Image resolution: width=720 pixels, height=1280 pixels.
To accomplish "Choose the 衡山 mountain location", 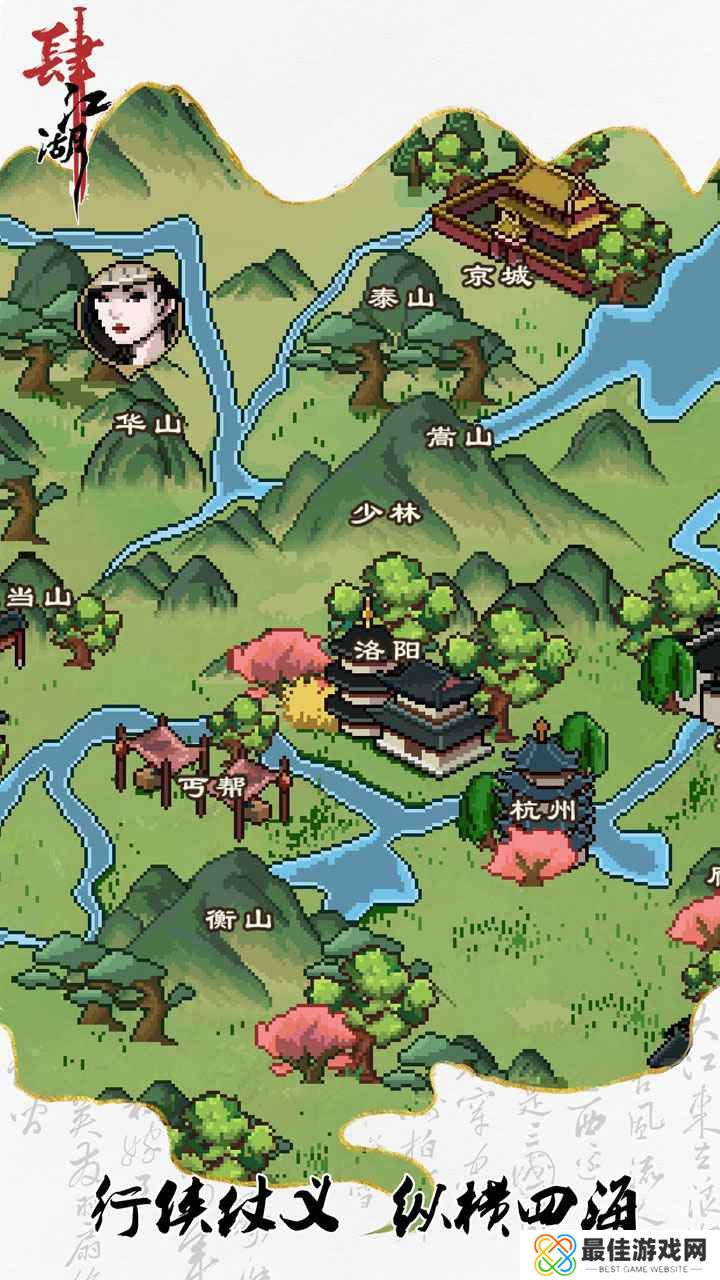I will [x=237, y=918].
